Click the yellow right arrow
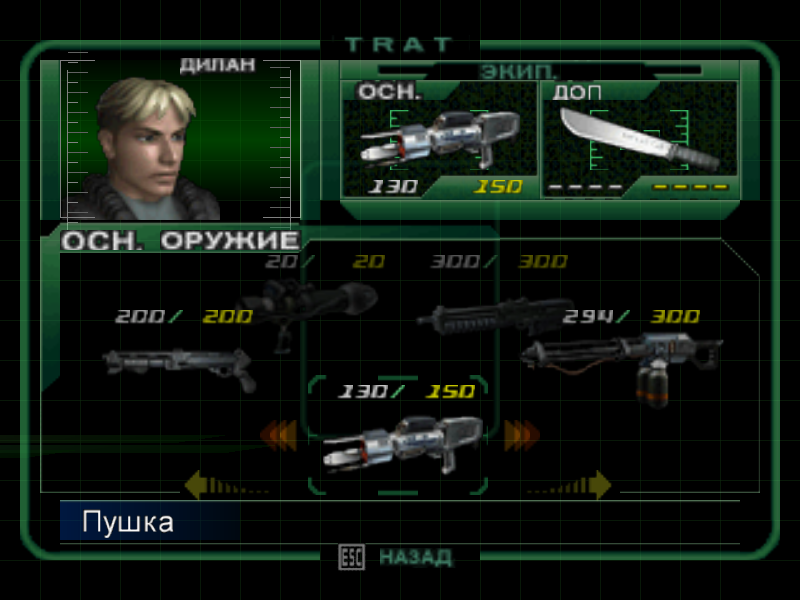 tap(598, 486)
